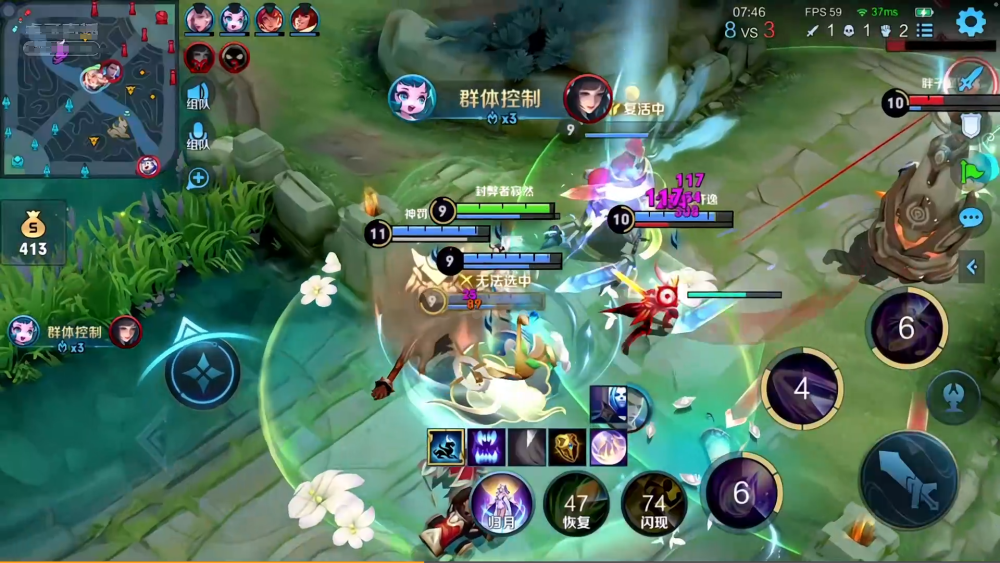Select the white shield signal button
The width and height of the screenshot is (1000, 563).
click(x=971, y=124)
